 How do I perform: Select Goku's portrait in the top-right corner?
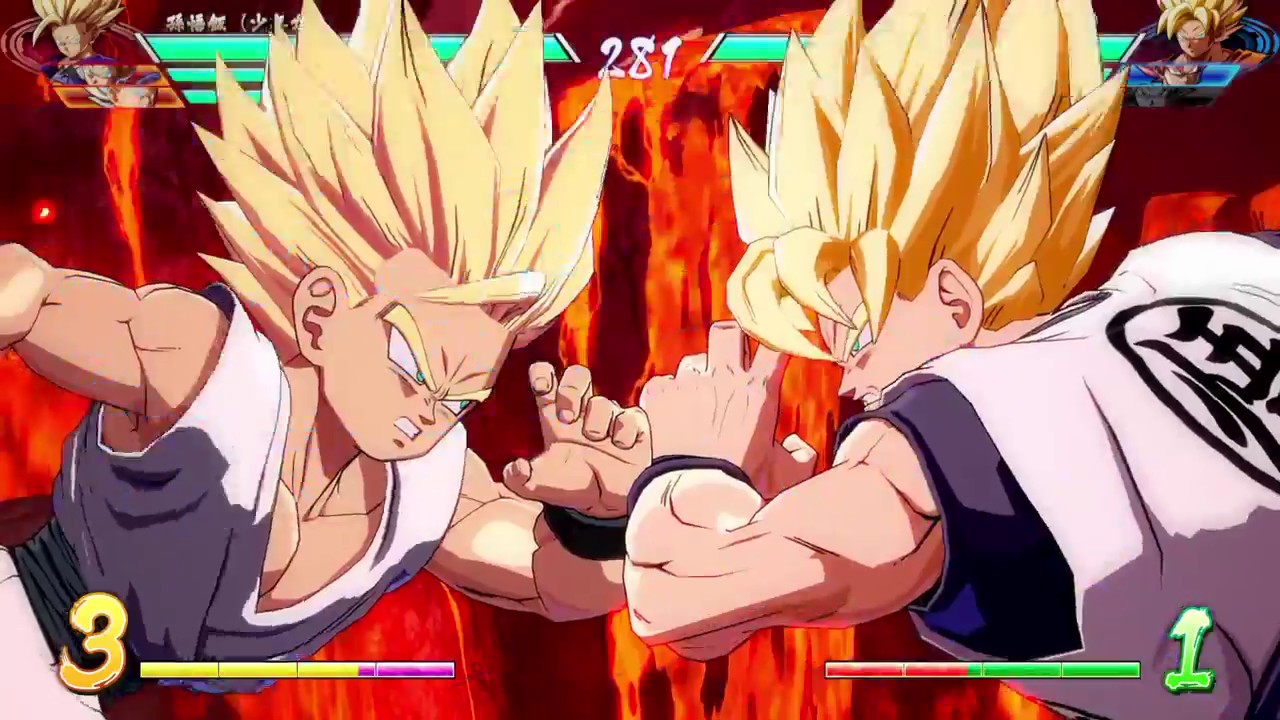pos(1195,35)
